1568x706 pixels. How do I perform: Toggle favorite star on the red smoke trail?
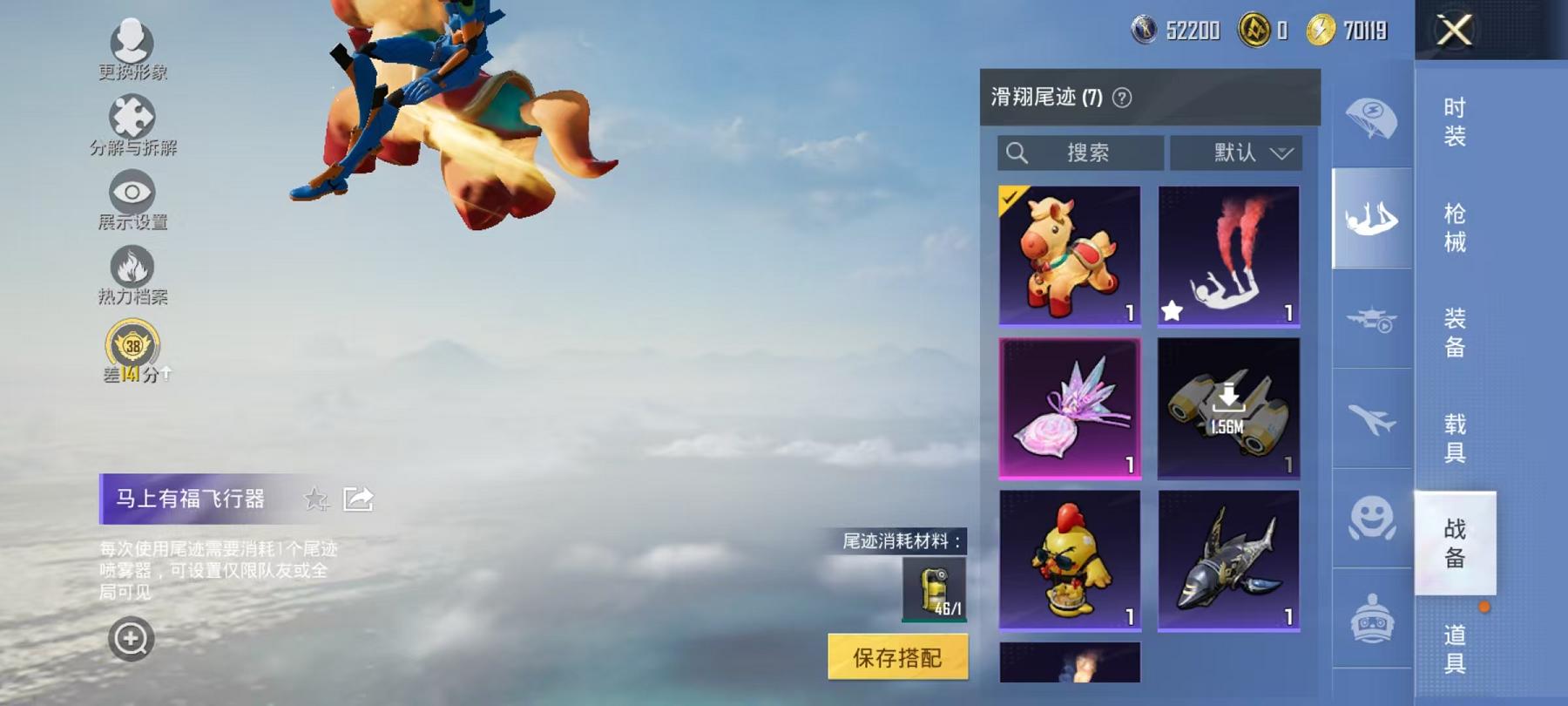(x=1173, y=309)
